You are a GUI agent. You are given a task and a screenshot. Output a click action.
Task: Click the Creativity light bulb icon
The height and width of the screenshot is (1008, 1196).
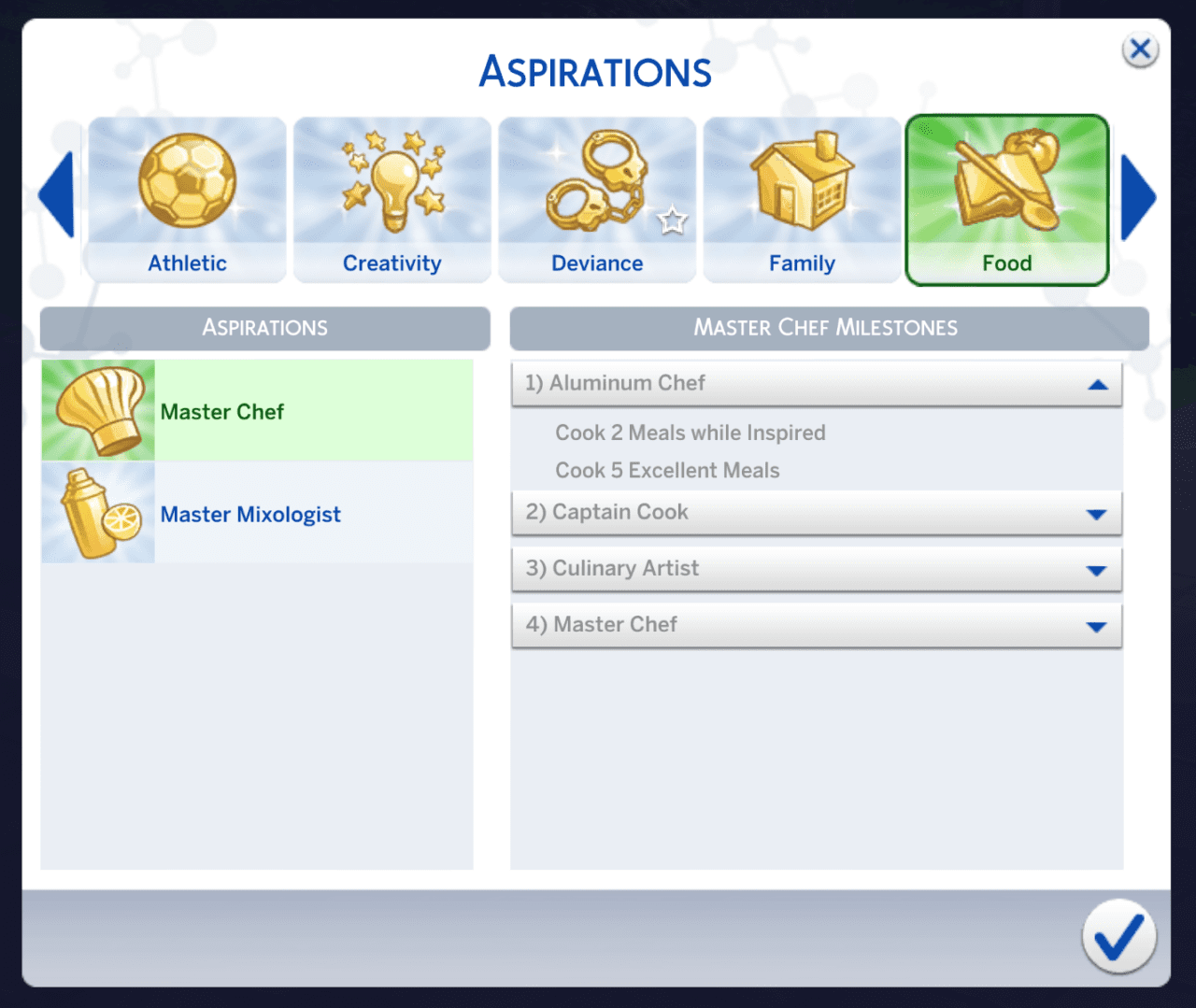click(x=392, y=182)
